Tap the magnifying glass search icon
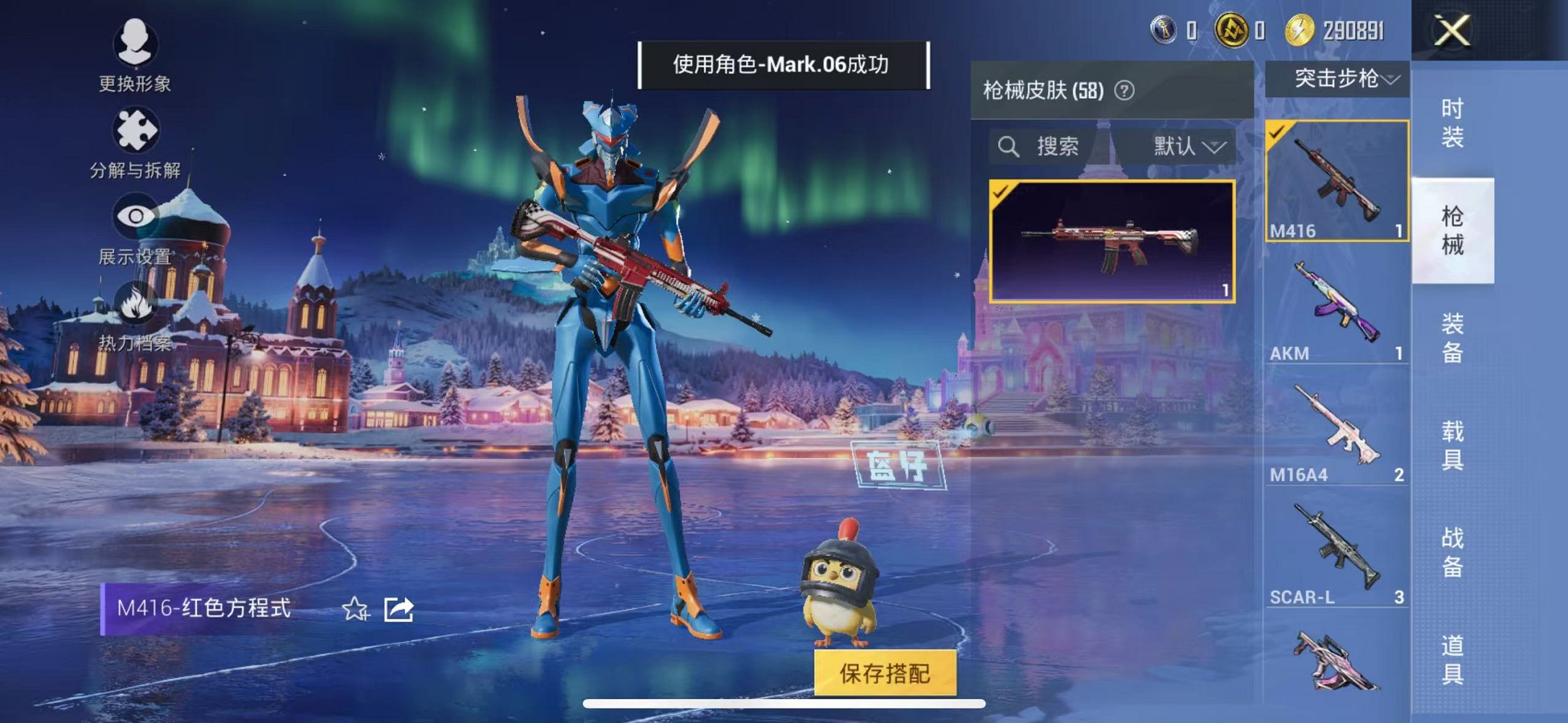The image size is (1568, 723). [1007, 146]
